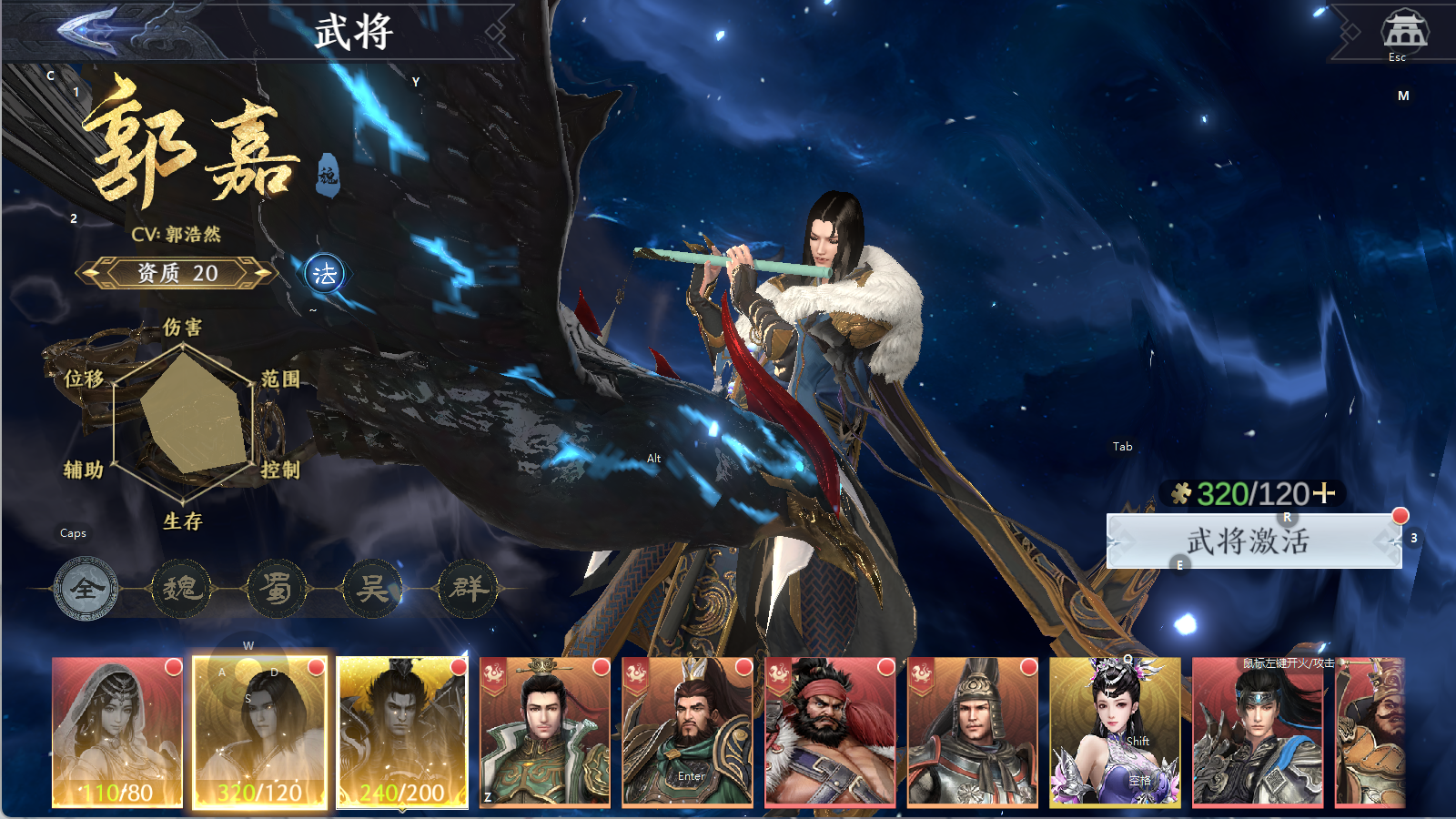This screenshot has height=819, width=1456.
Task: Select the silver-helmeted soldier card
Action: [x=972, y=732]
